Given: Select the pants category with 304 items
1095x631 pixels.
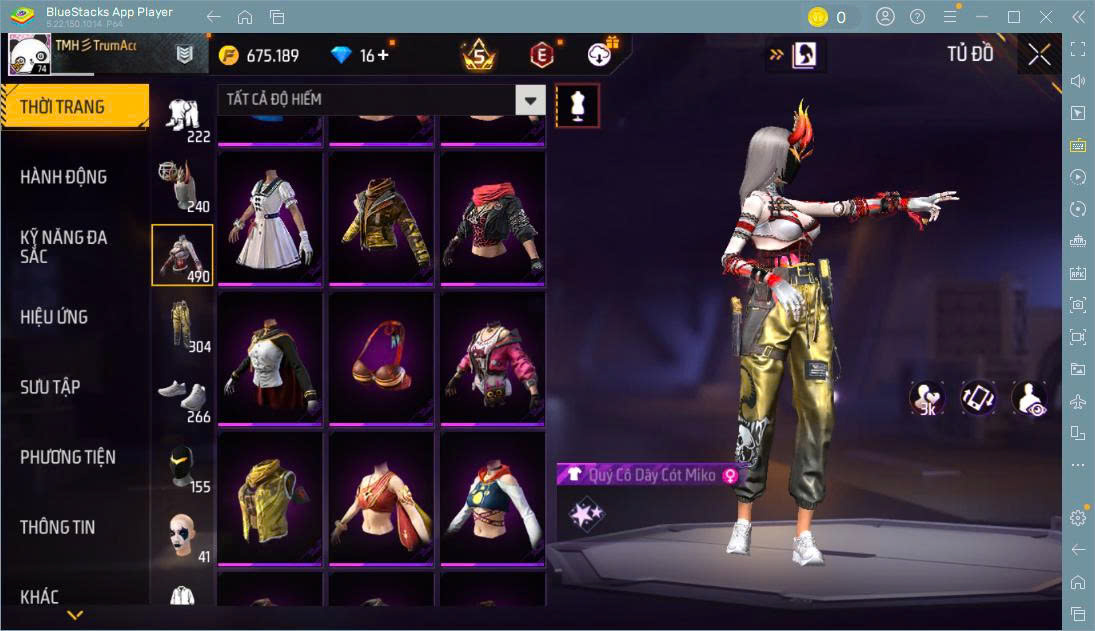Looking at the screenshot, I should (182, 326).
